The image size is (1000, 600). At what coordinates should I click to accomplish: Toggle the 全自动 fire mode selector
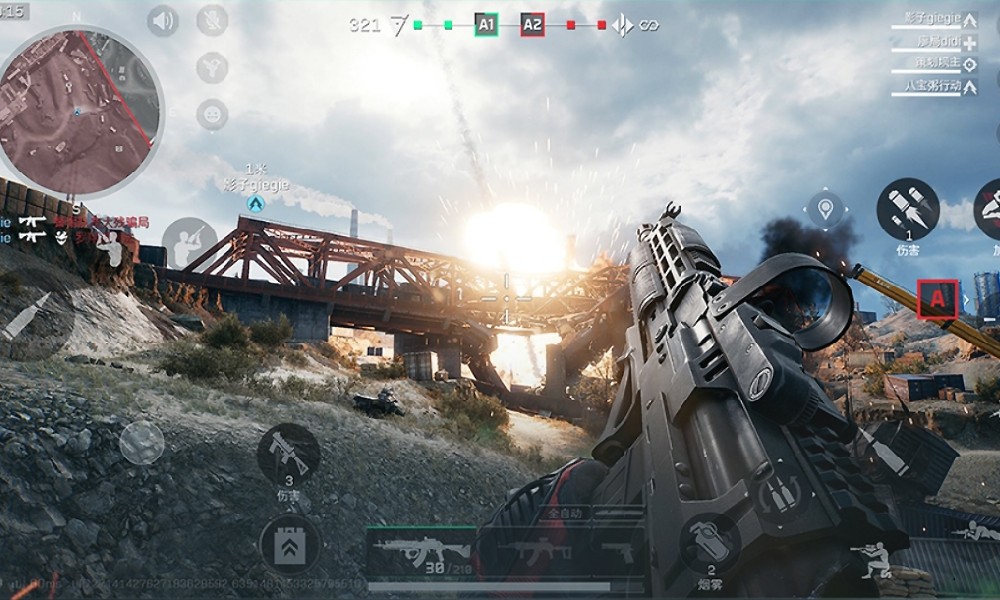pos(566,513)
